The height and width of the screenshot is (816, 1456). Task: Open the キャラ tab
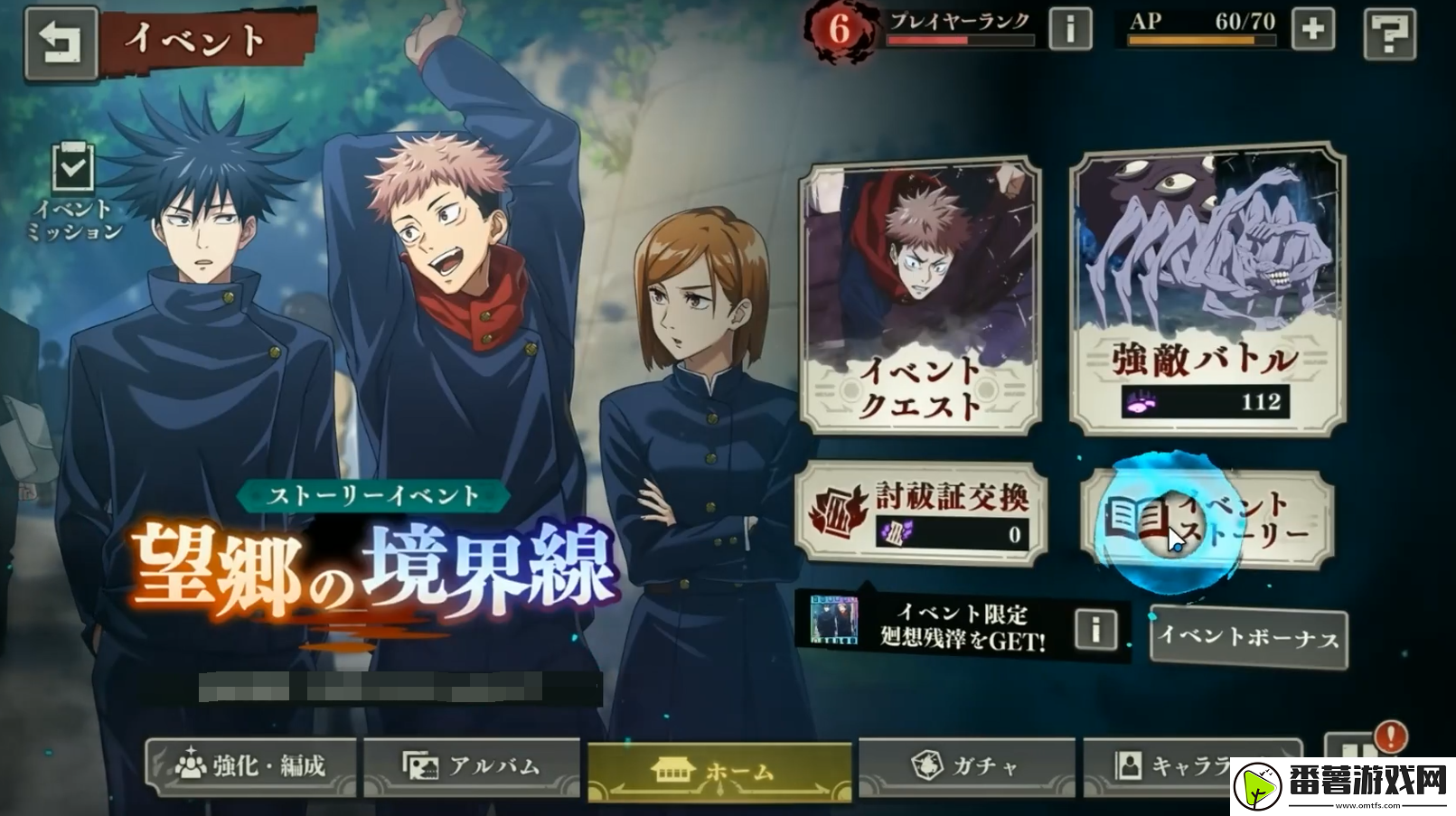coord(1175,766)
